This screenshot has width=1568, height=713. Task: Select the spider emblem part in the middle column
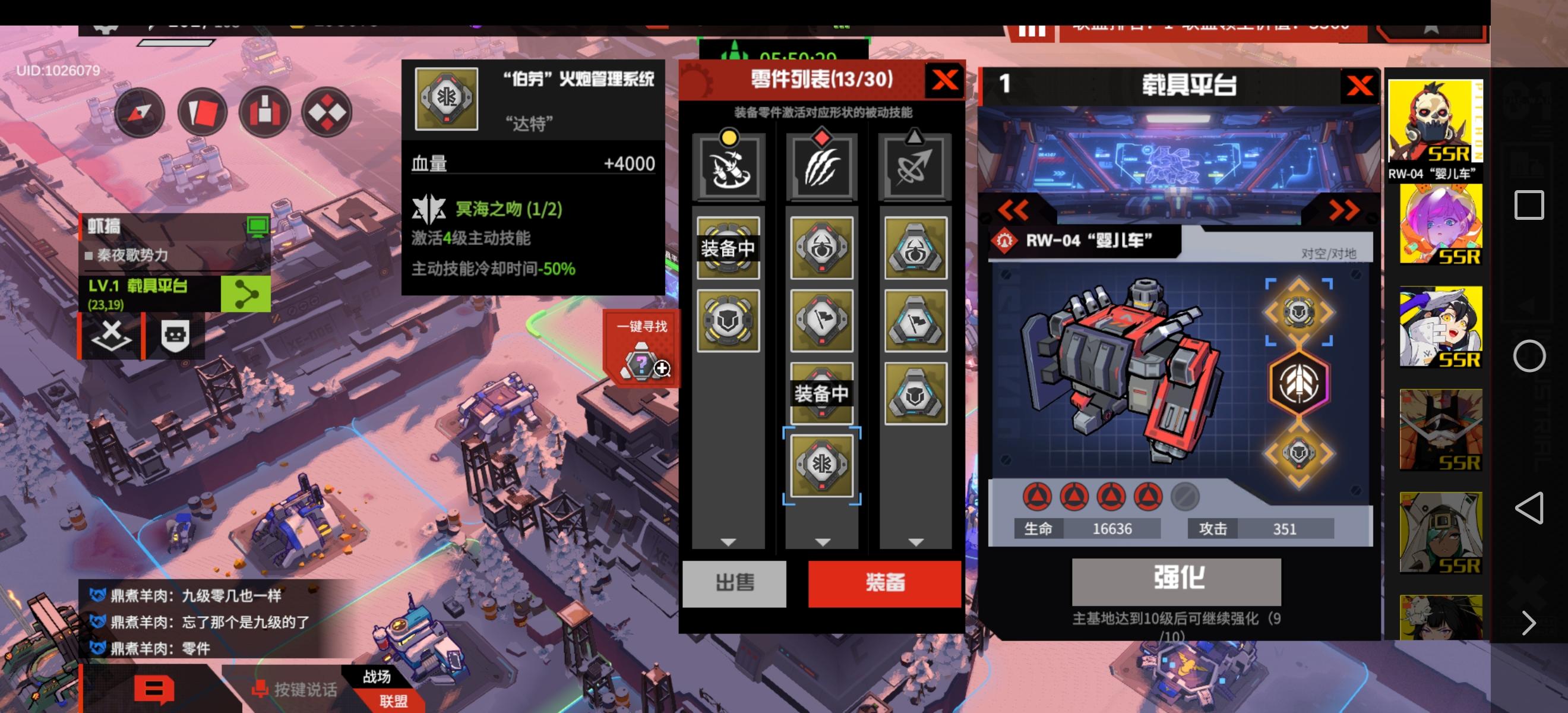(822, 248)
